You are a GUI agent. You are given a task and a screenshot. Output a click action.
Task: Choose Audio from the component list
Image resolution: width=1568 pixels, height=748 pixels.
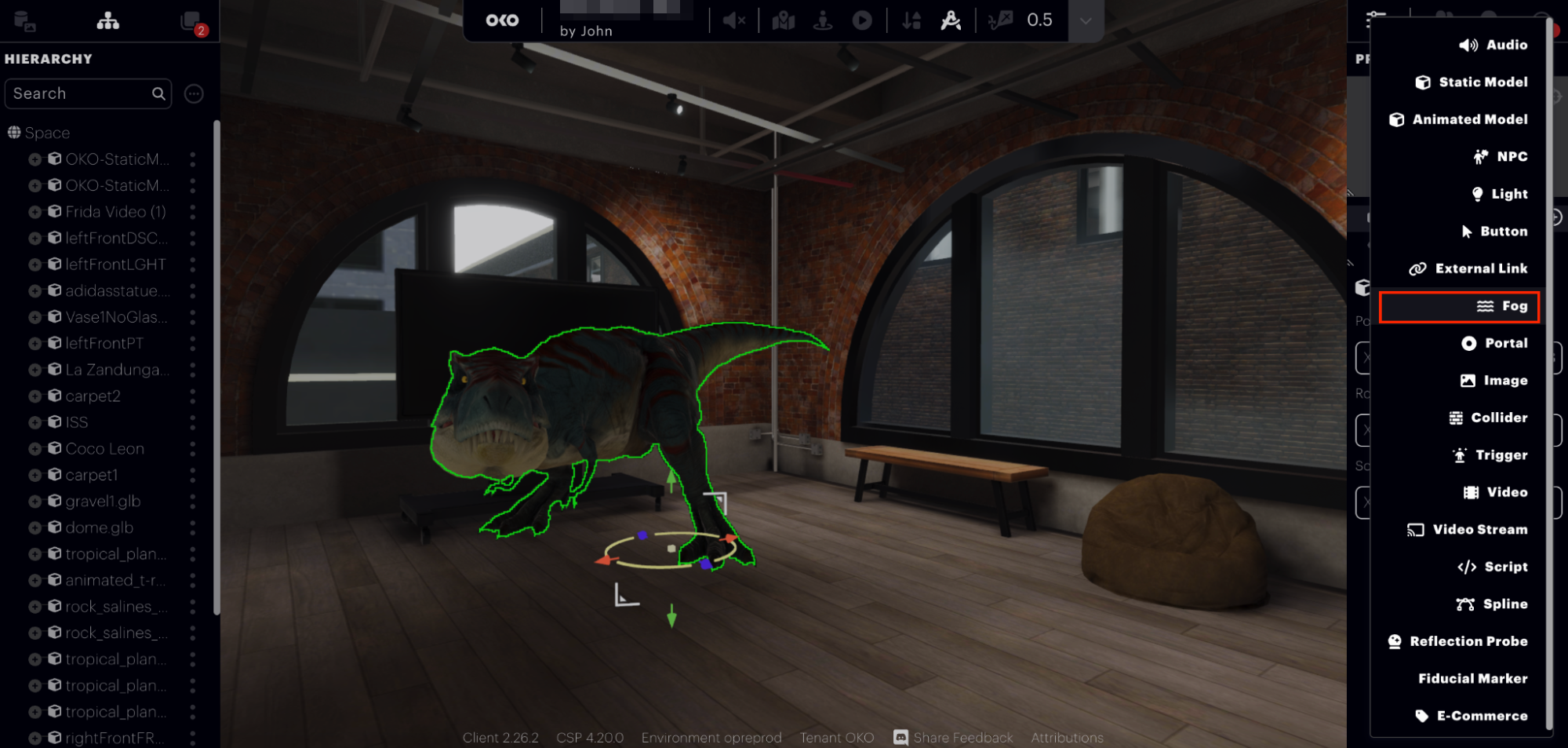(1493, 45)
